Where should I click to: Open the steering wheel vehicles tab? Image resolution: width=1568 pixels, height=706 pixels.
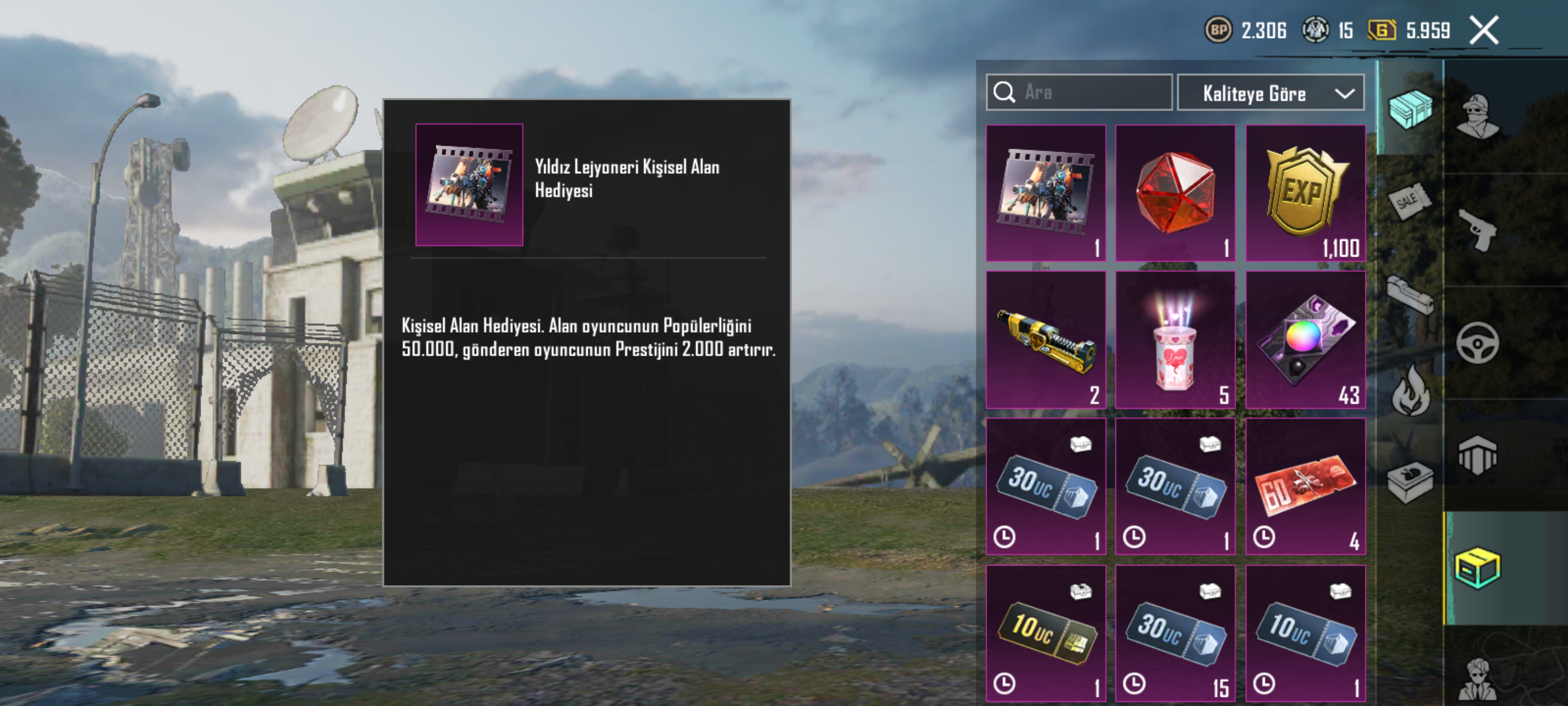[1478, 343]
